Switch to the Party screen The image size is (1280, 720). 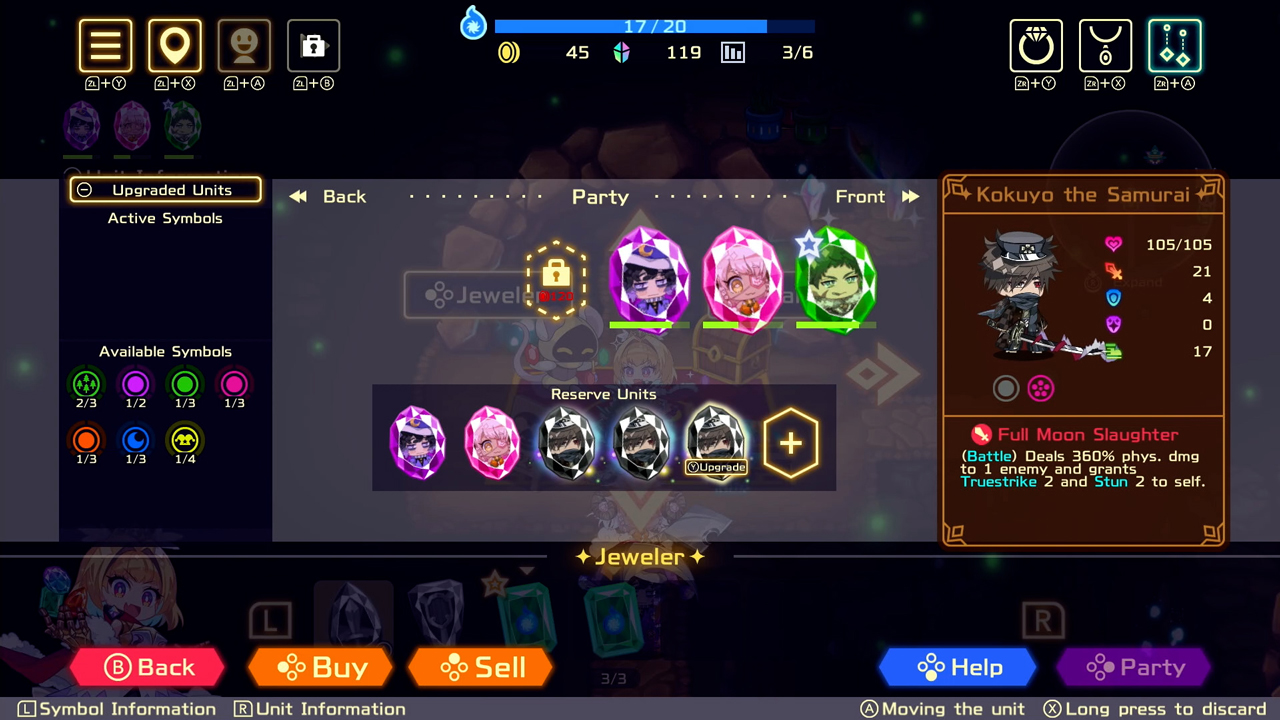[1133, 667]
